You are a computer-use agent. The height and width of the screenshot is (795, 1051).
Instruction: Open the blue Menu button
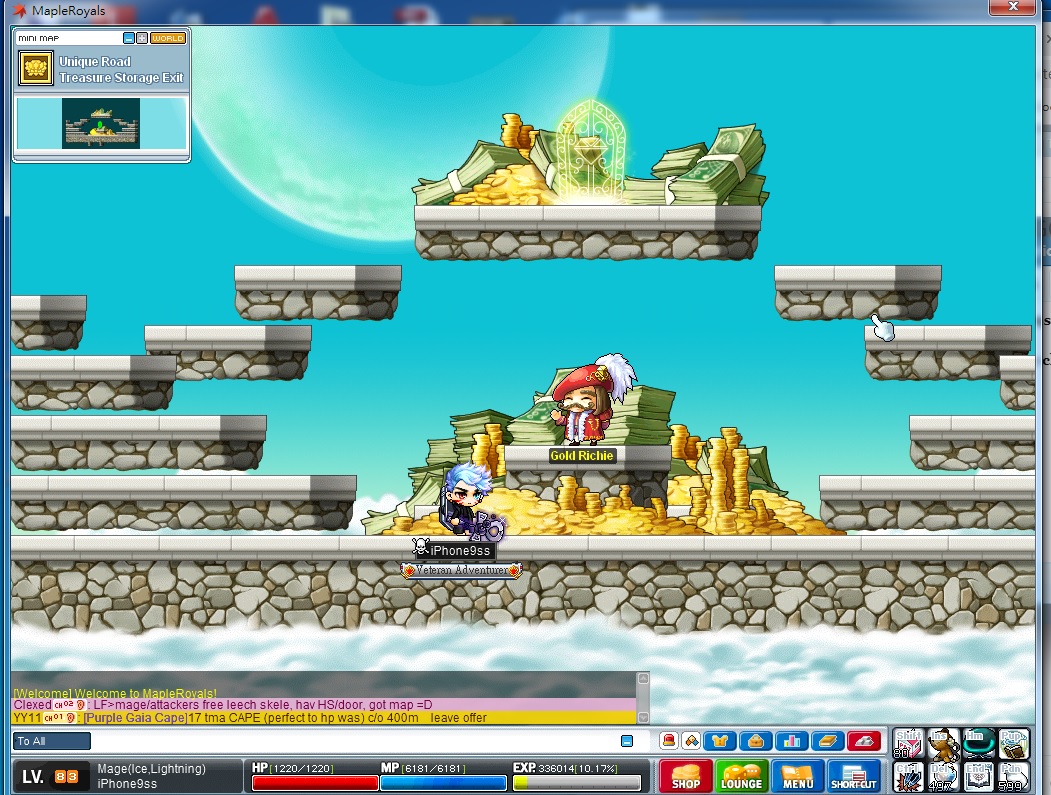pyautogui.click(x=797, y=777)
